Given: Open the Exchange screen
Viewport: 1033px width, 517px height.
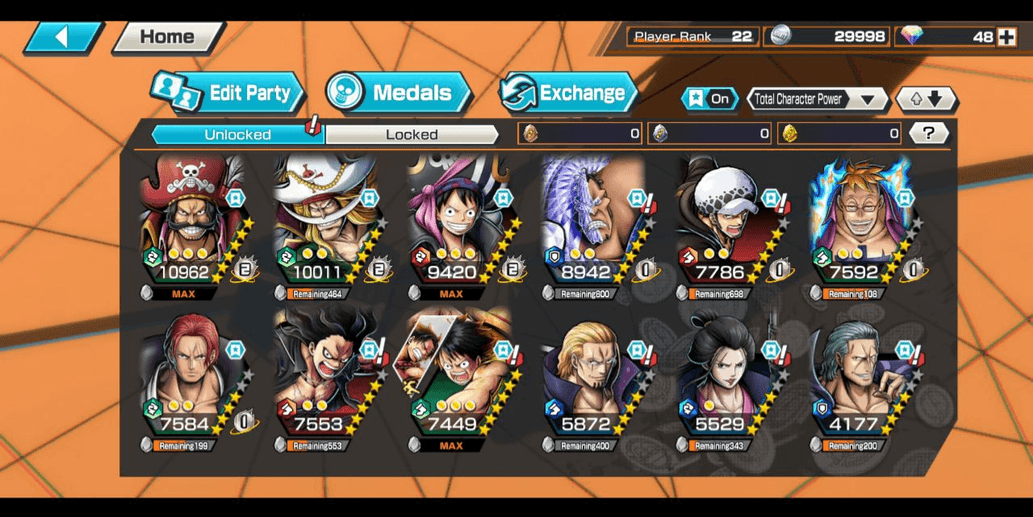Looking at the screenshot, I should coord(568,93).
